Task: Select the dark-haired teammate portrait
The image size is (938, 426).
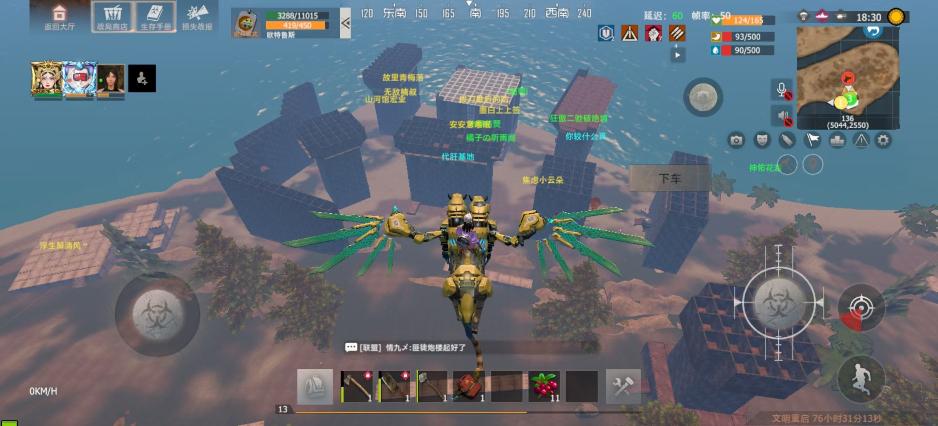Action: pos(111,78)
